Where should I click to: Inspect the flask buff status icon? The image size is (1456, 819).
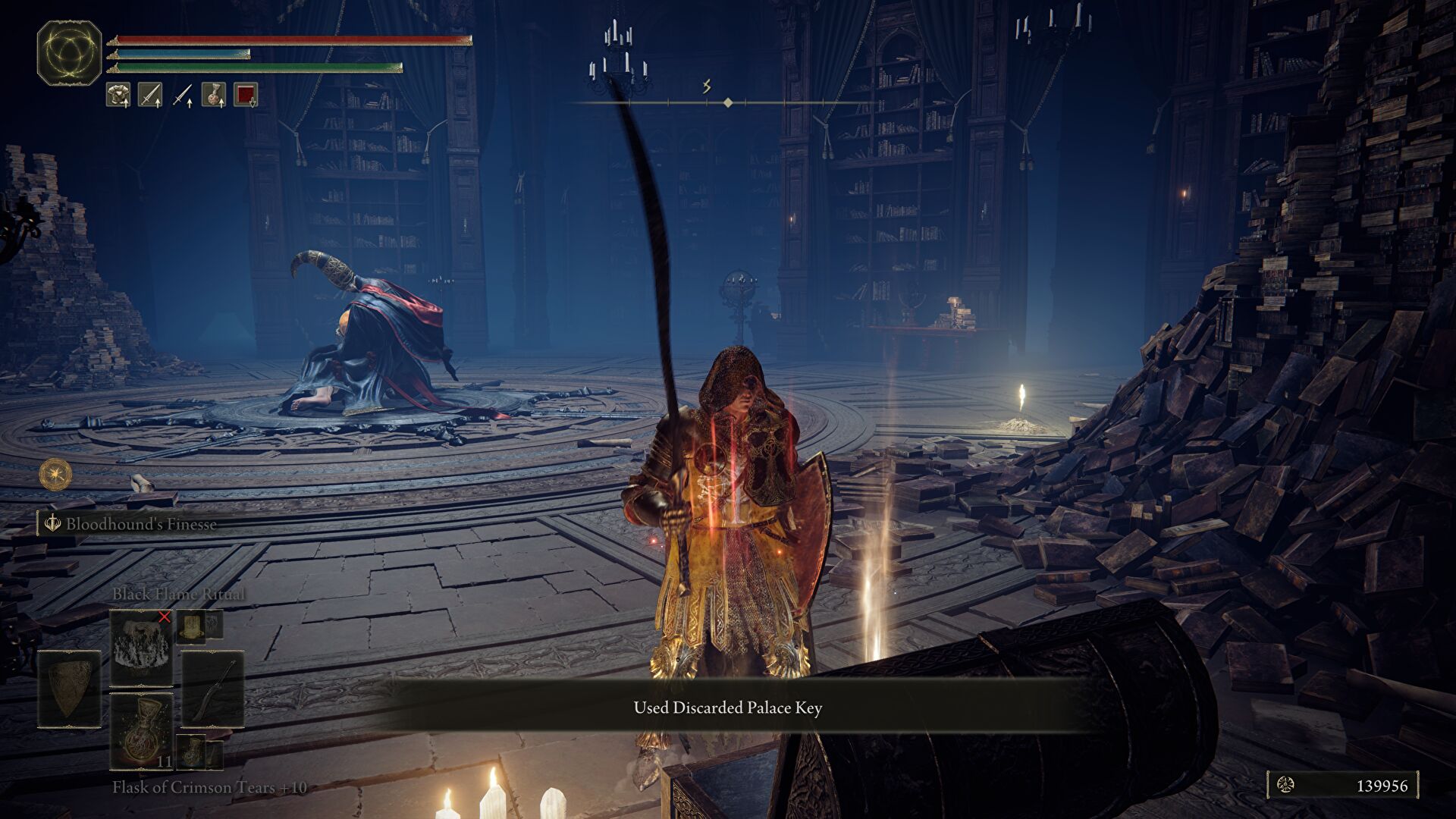click(213, 95)
